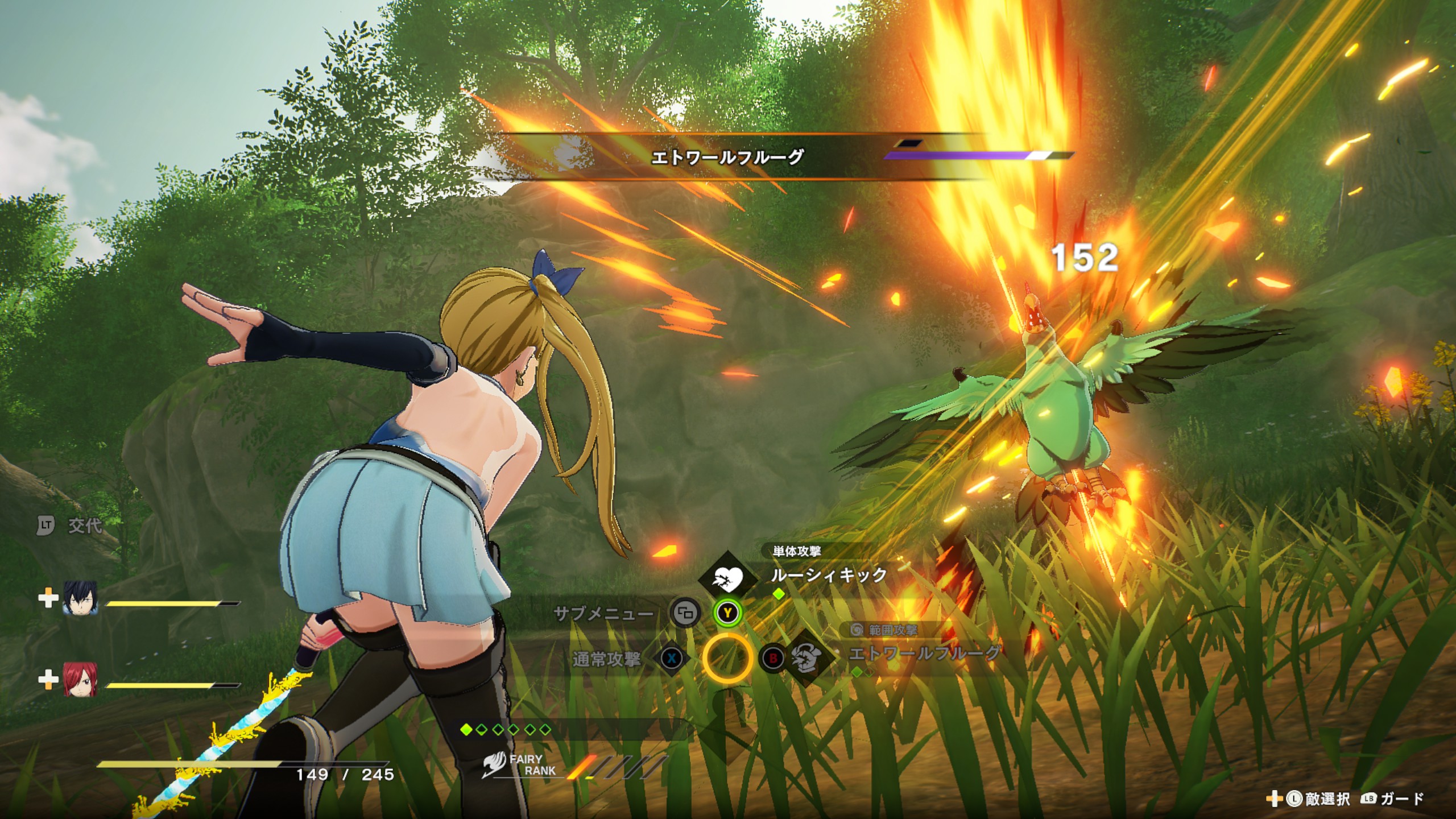Select the dark-haired party member portrait
Image resolution: width=1456 pixels, height=819 pixels.
80,598
